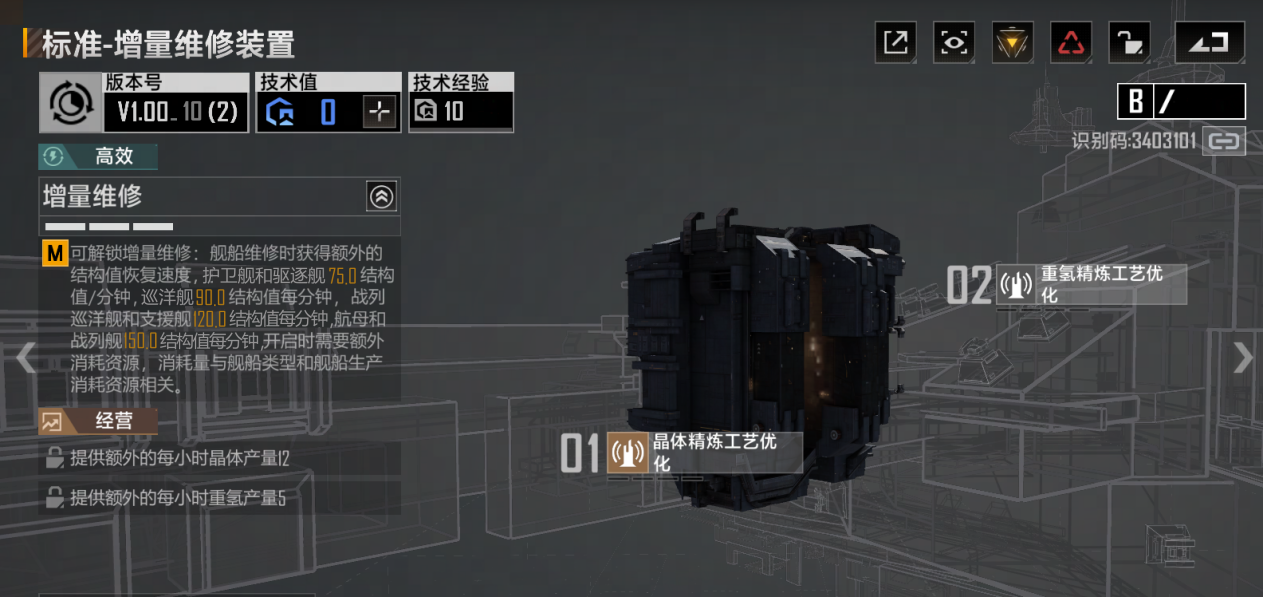The image size is (1263, 597).
Task: Select the 01 晶体精炼工艺优化 module node
Action: (704, 453)
